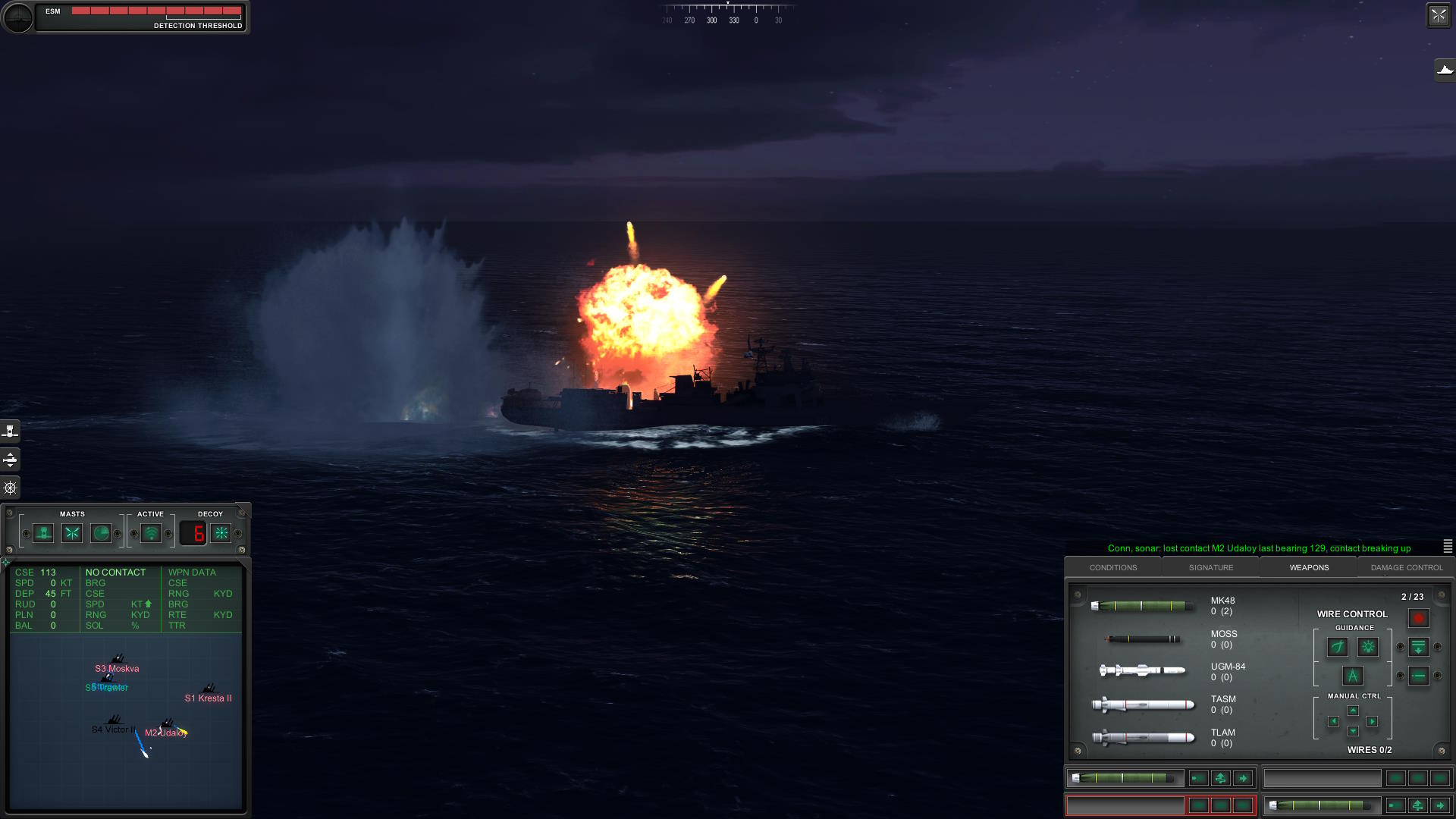Image resolution: width=1456 pixels, height=819 pixels.
Task: Launch a decoy noisemaker
Action: pos(221,533)
